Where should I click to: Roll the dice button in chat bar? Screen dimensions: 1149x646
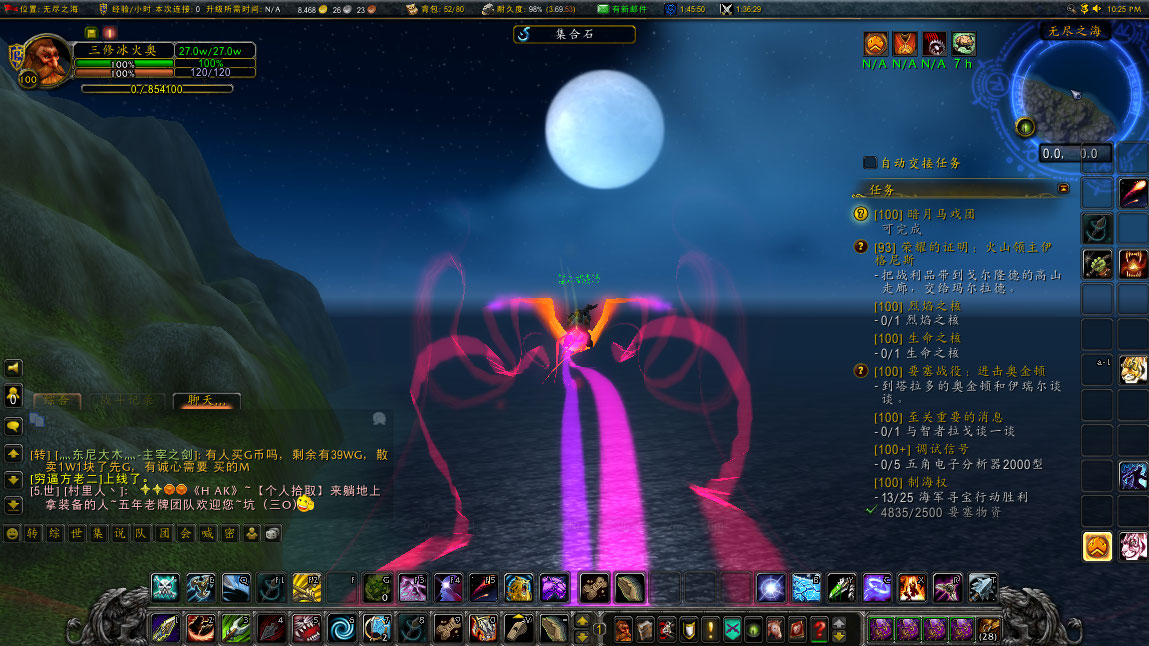tap(273, 534)
